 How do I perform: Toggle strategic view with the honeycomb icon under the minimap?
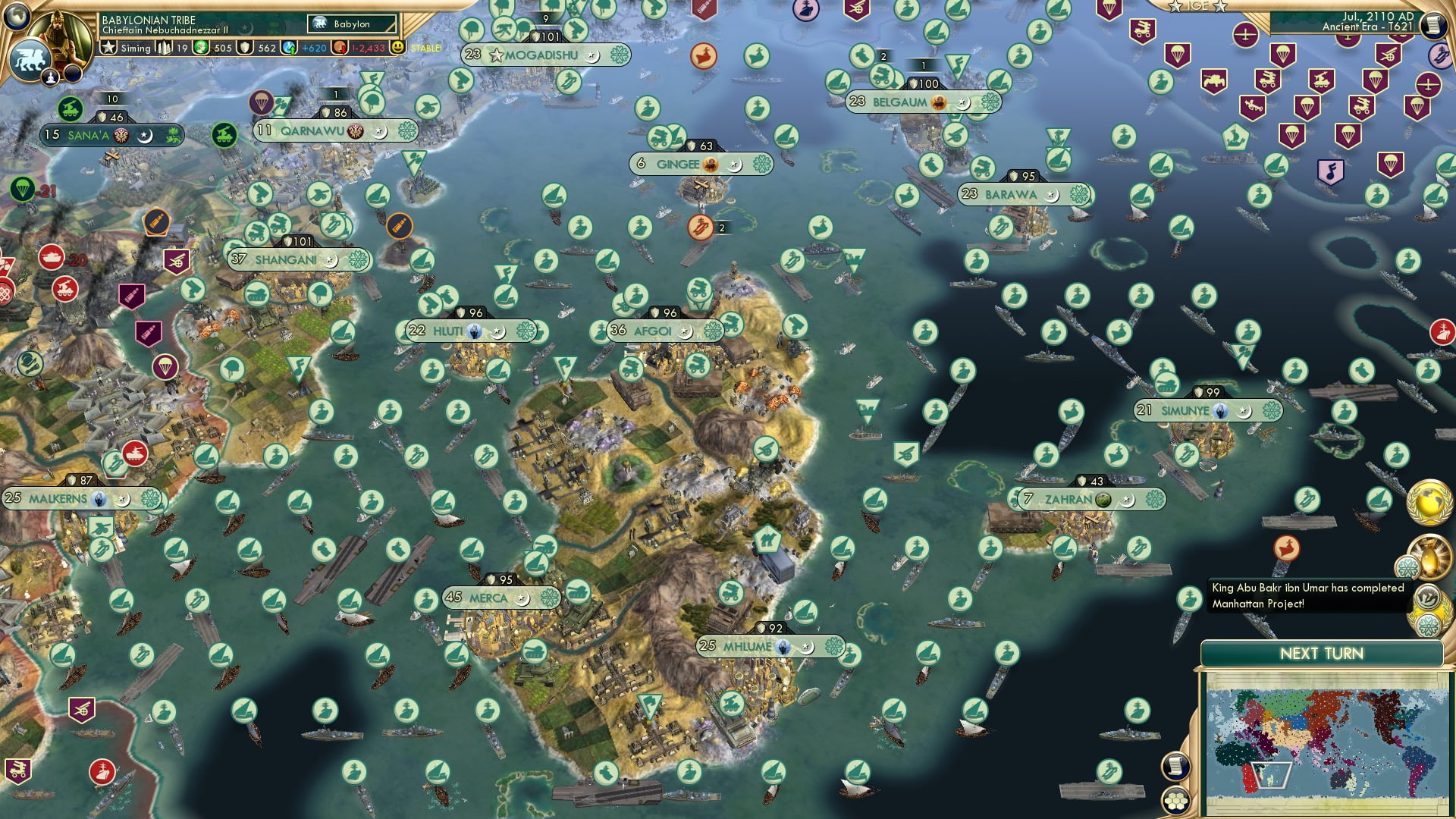pyautogui.click(x=1175, y=802)
